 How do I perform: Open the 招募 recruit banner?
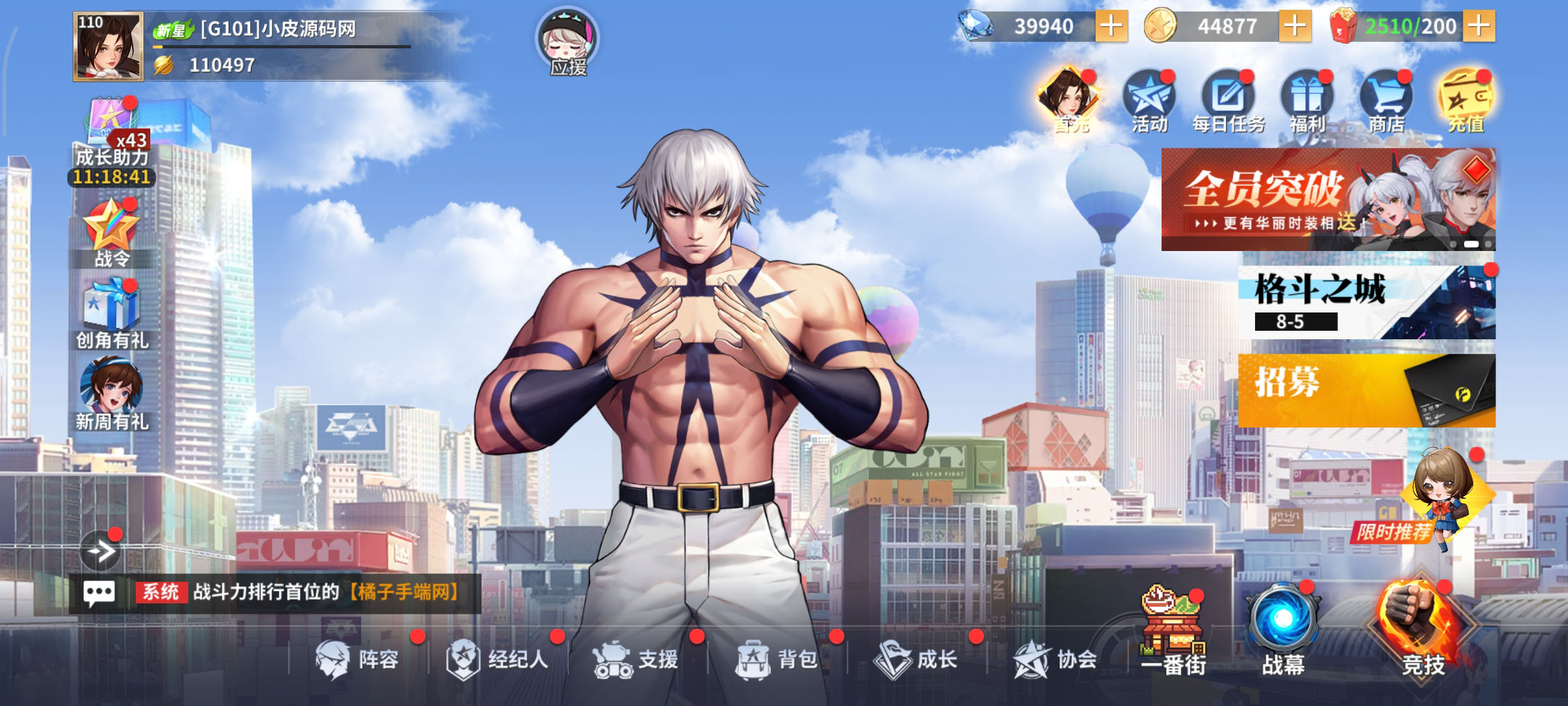click(1366, 390)
